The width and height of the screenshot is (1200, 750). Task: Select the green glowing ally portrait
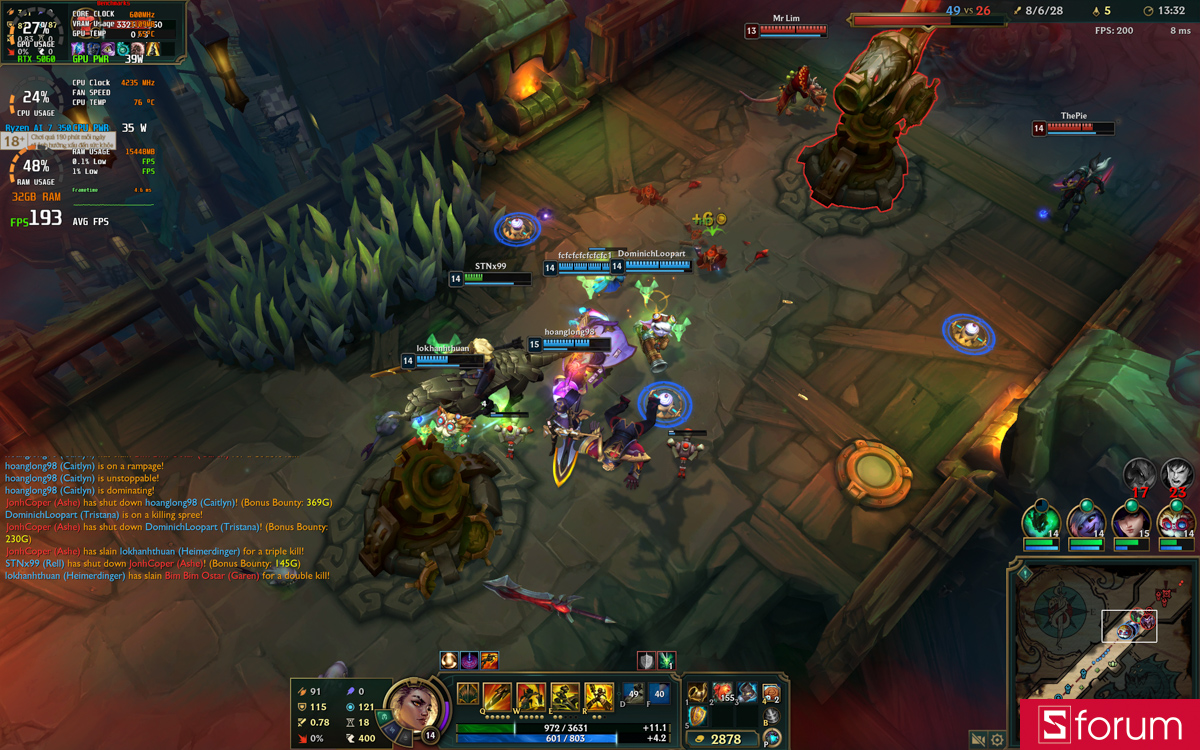click(x=1040, y=521)
